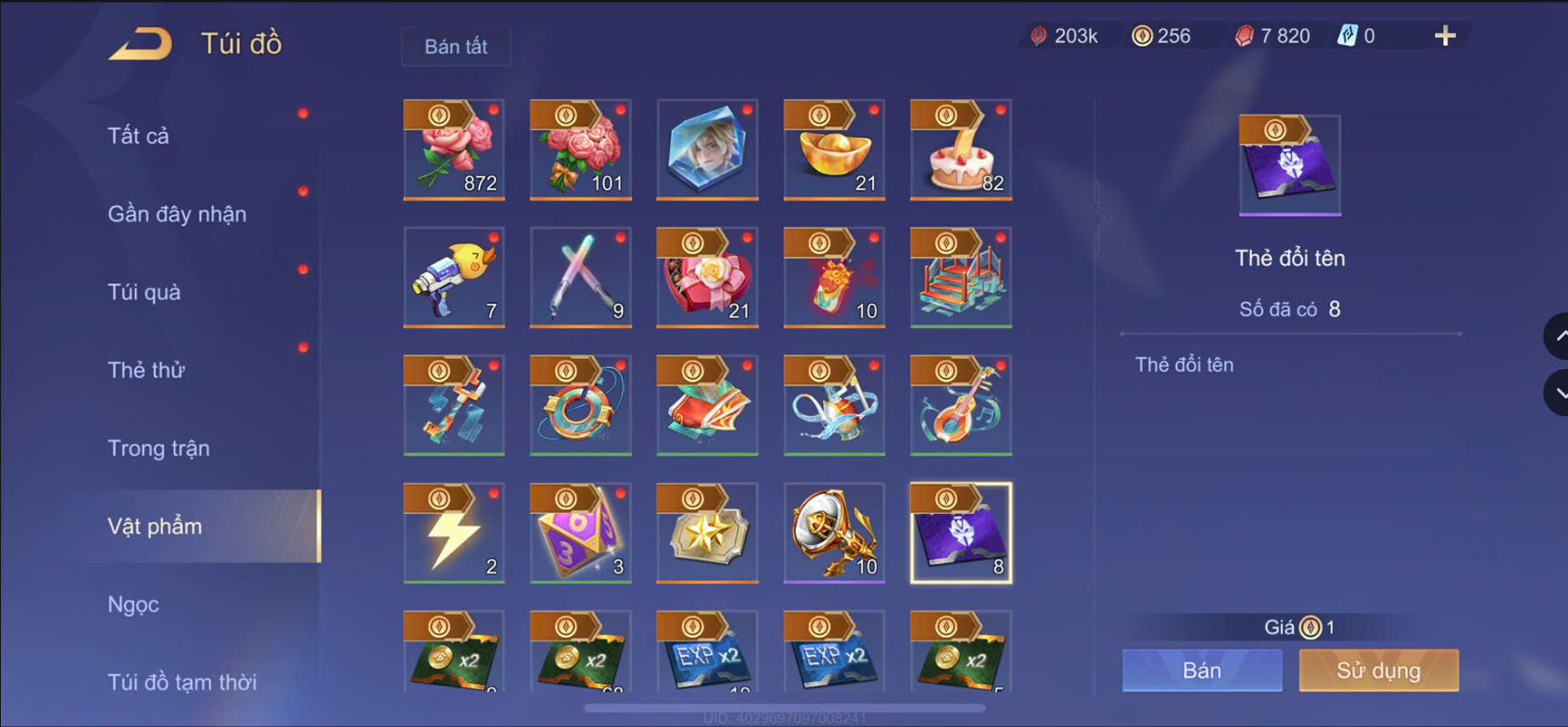
Task: Click the Bán tất button
Action: click(456, 46)
